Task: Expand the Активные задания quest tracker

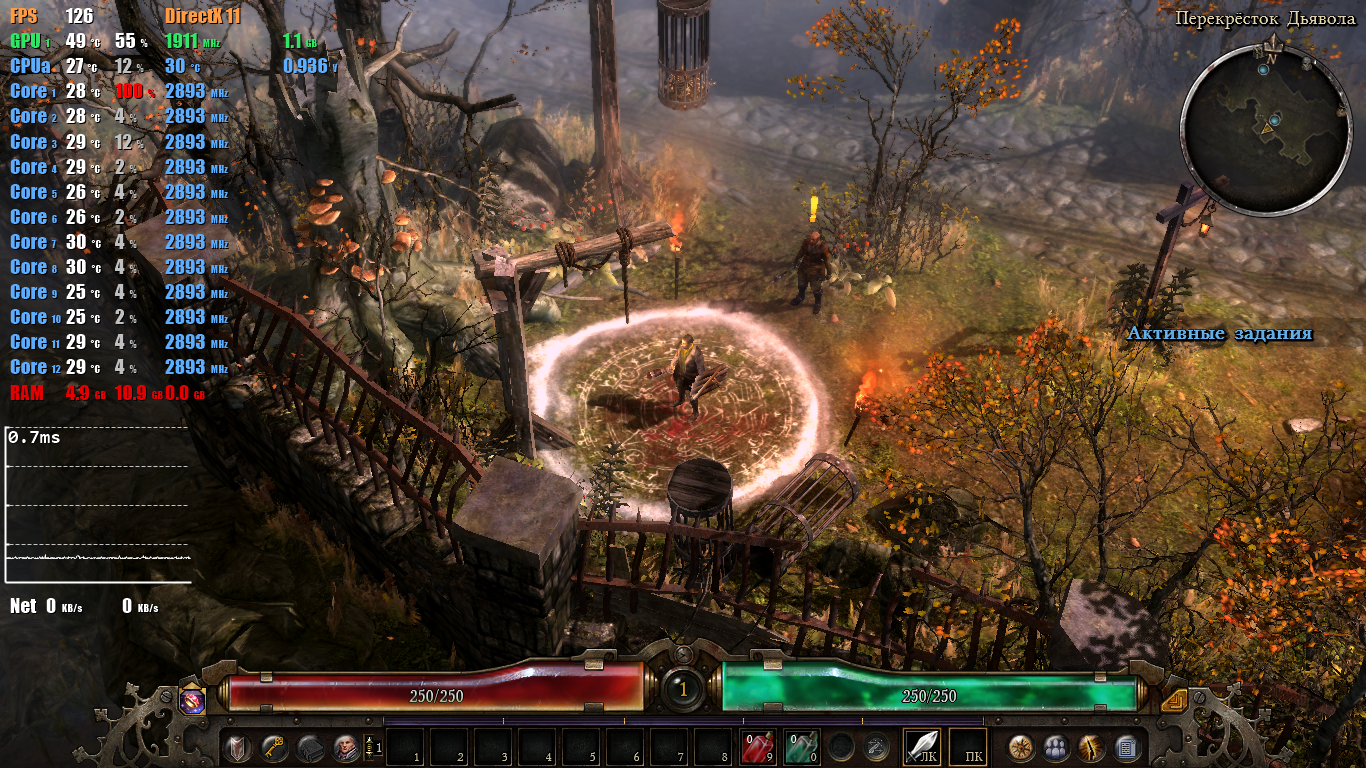Action: [x=1219, y=334]
